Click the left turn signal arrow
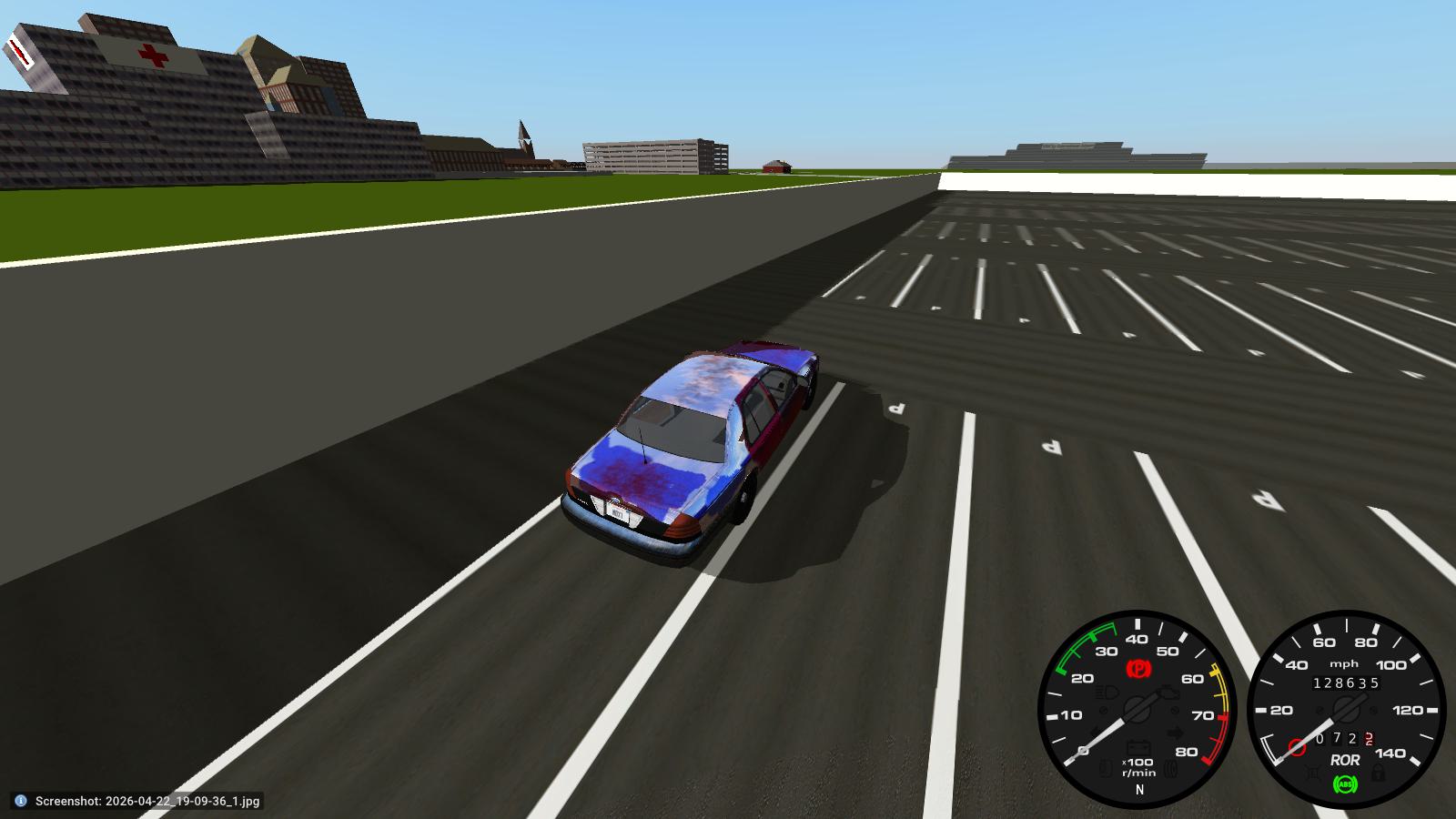 point(1095,731)
